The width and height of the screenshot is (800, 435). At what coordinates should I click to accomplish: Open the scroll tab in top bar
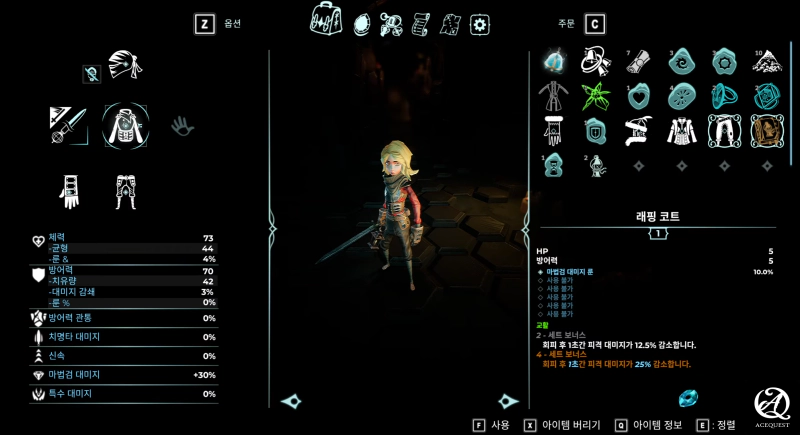pyautogui.click(x=420, y=22)
